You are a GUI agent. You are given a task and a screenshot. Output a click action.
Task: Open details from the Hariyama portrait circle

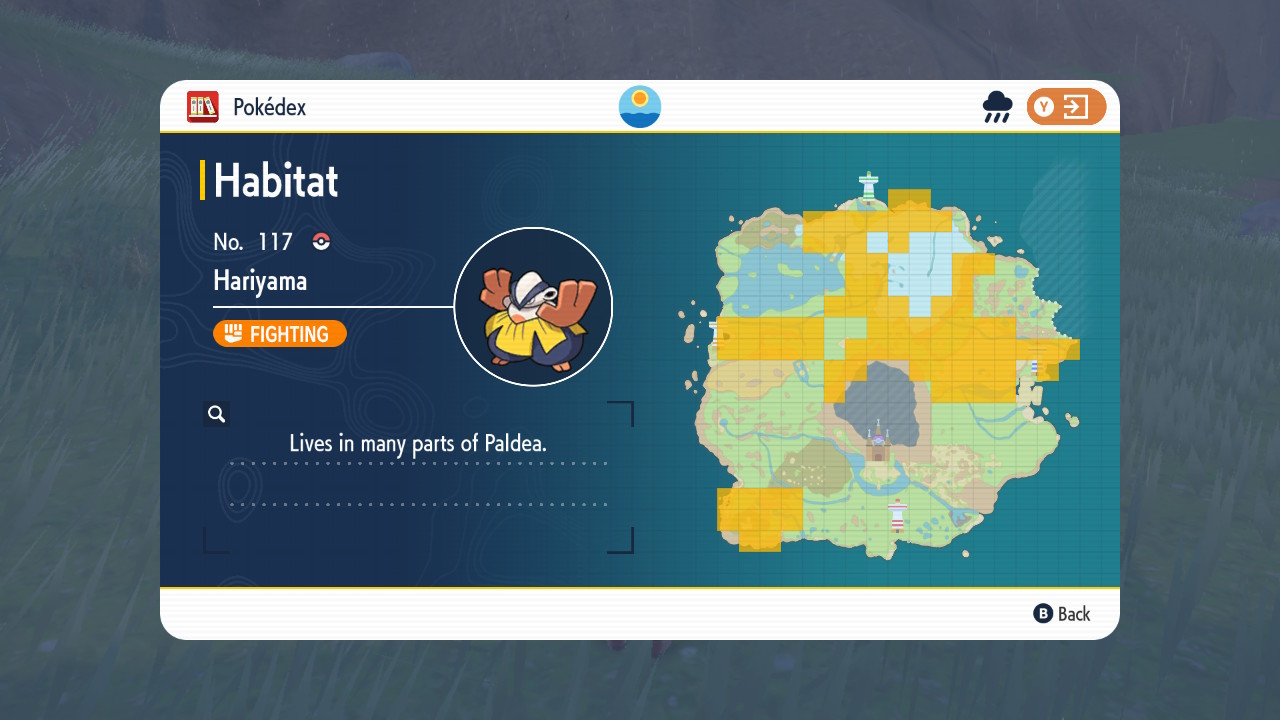(x=533, y=306)
